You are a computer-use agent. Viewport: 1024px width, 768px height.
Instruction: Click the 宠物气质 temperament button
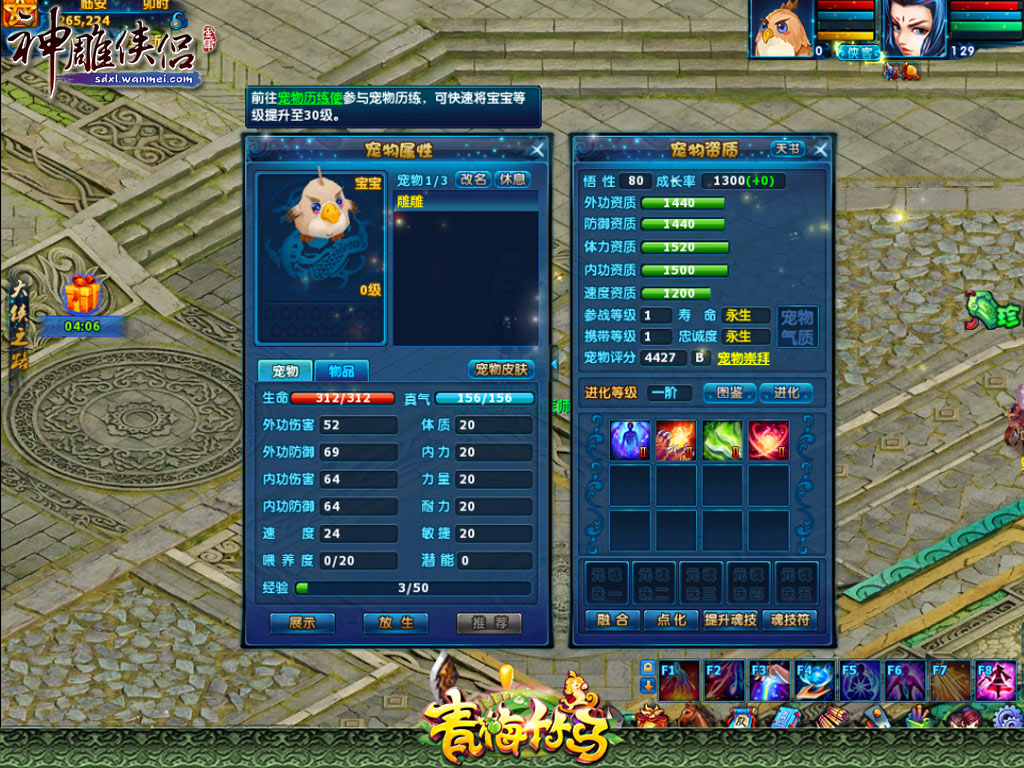coord(797,326)
